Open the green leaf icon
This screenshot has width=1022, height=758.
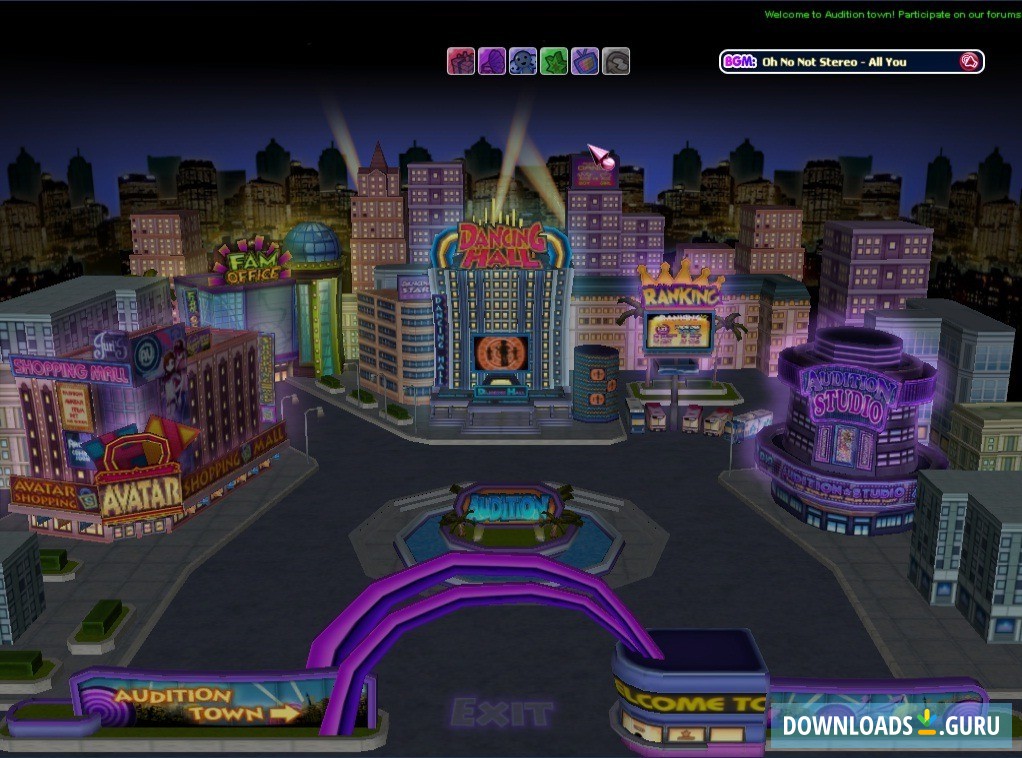coord(554,62)
